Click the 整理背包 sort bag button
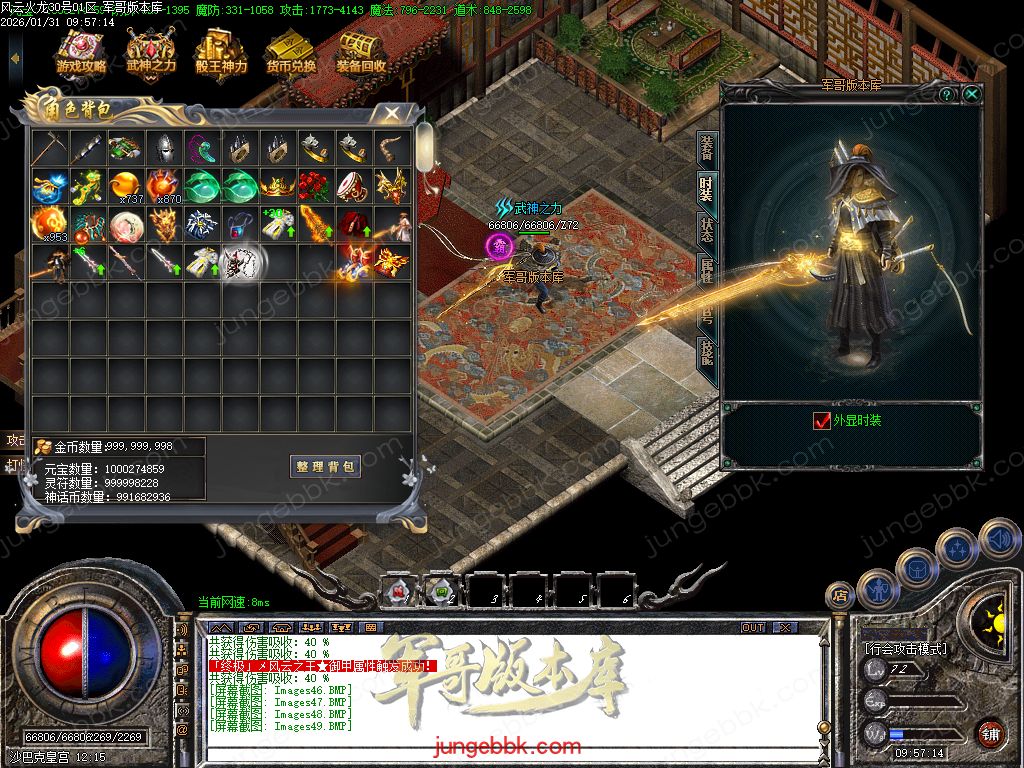Viewport: 1024px width, 768px height. (x=326, y=467)
